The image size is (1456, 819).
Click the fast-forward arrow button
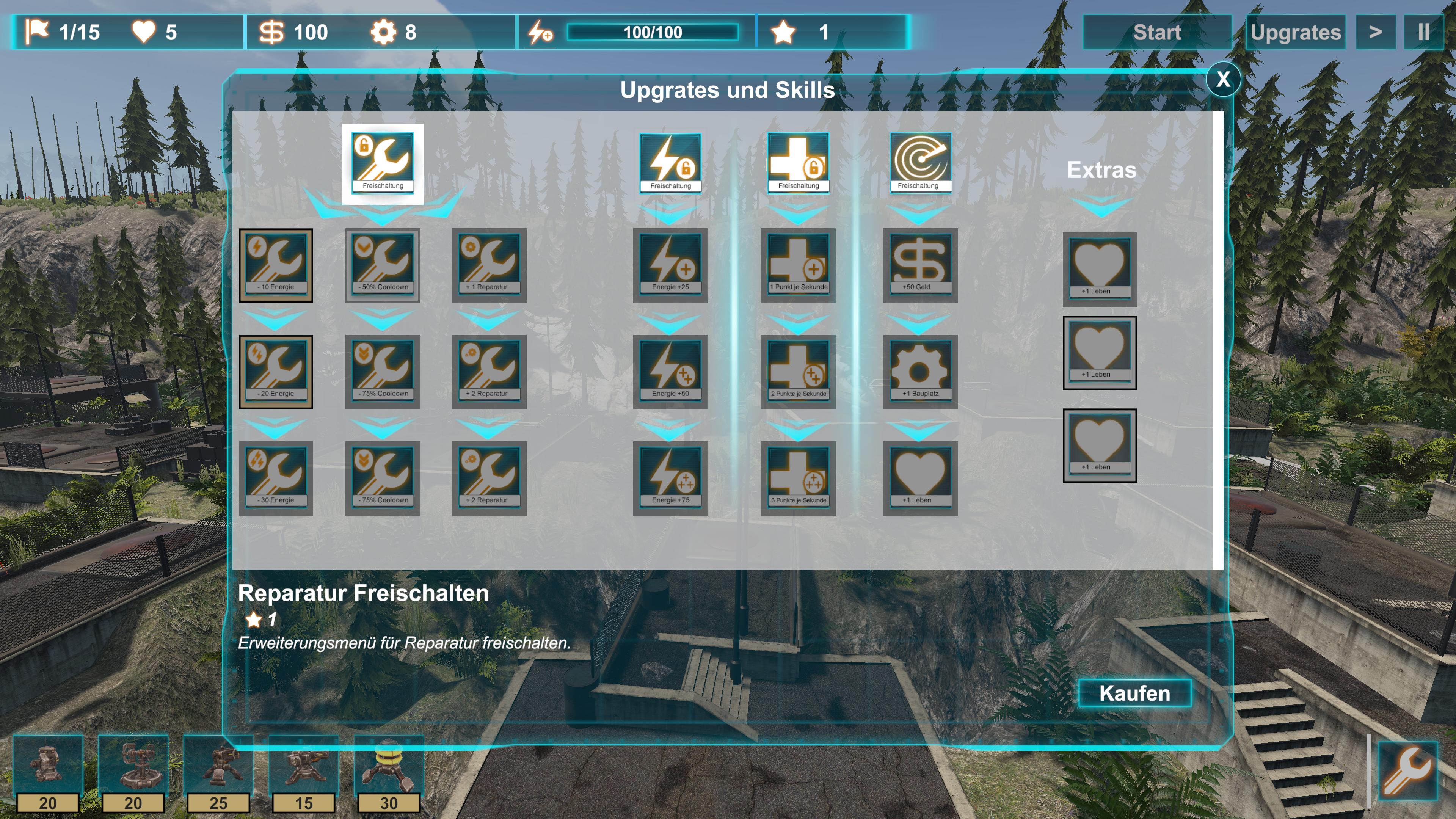click(x=1375, y=33)
